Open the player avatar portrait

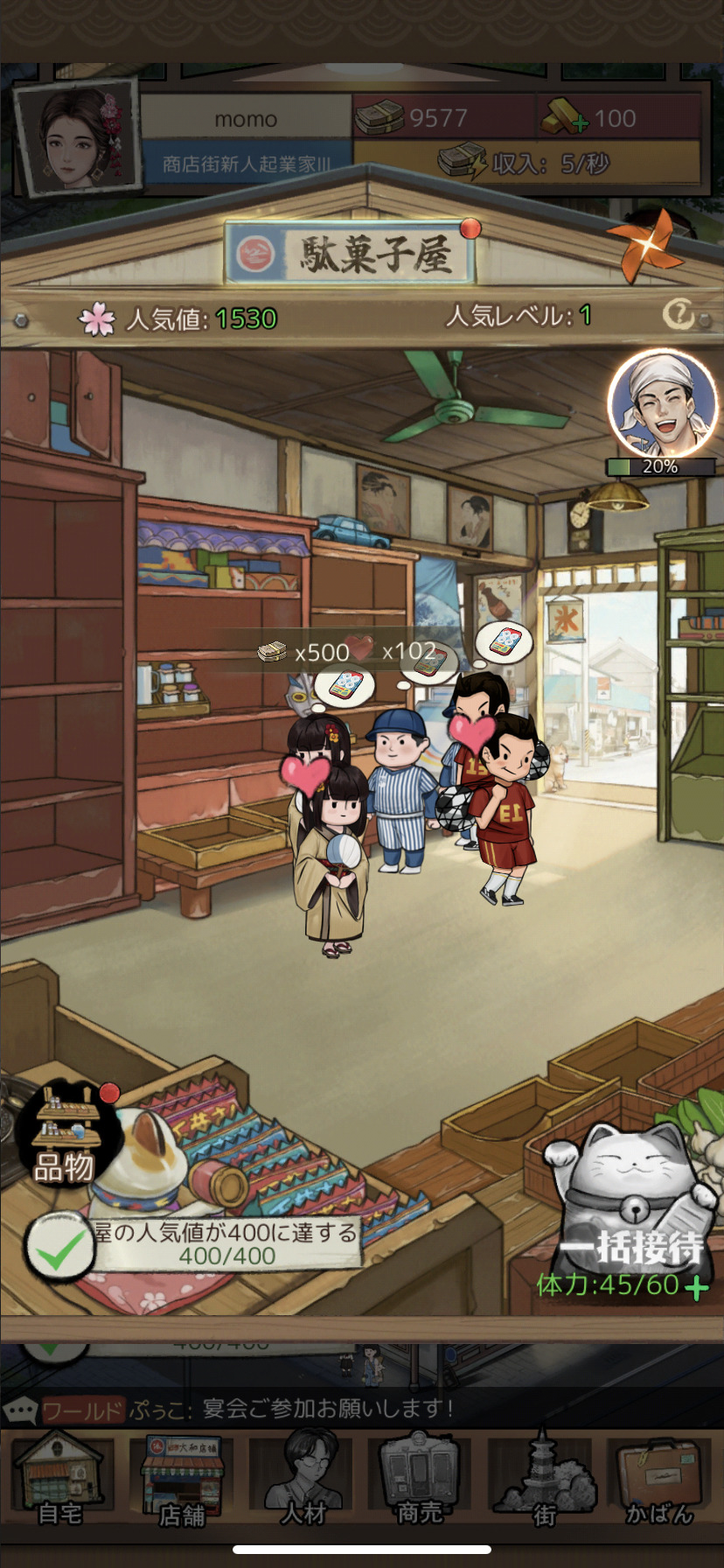click(x=78, y=137)
